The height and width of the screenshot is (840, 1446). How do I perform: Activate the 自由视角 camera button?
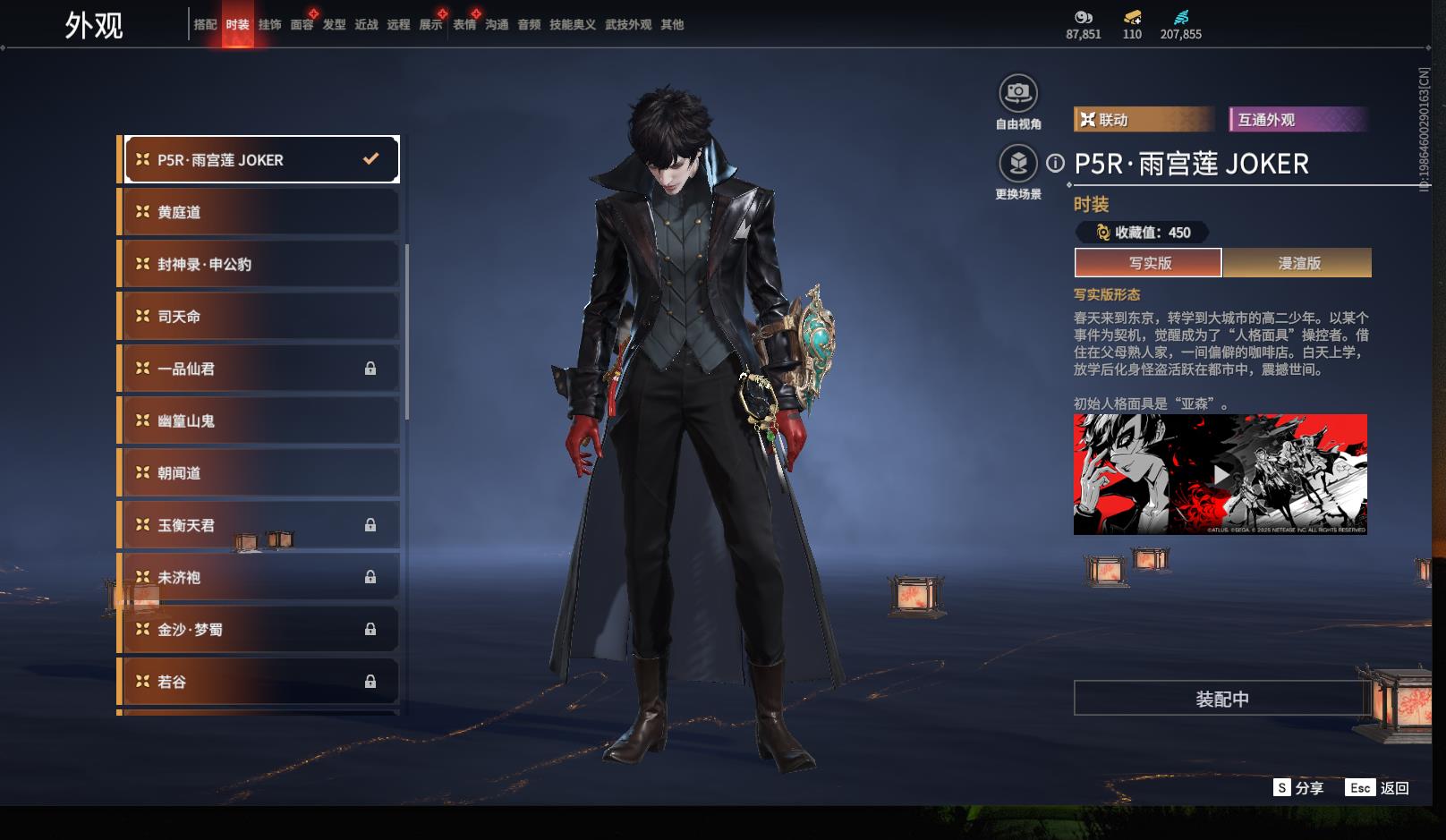click(1017, 93)
